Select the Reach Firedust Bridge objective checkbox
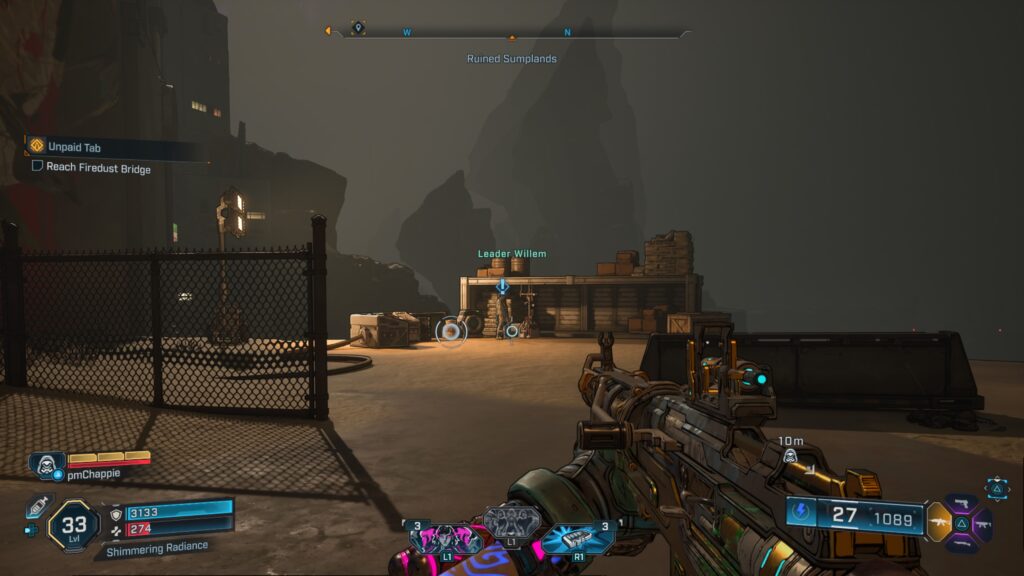1024x576 pixels. [x=37, y=167]
